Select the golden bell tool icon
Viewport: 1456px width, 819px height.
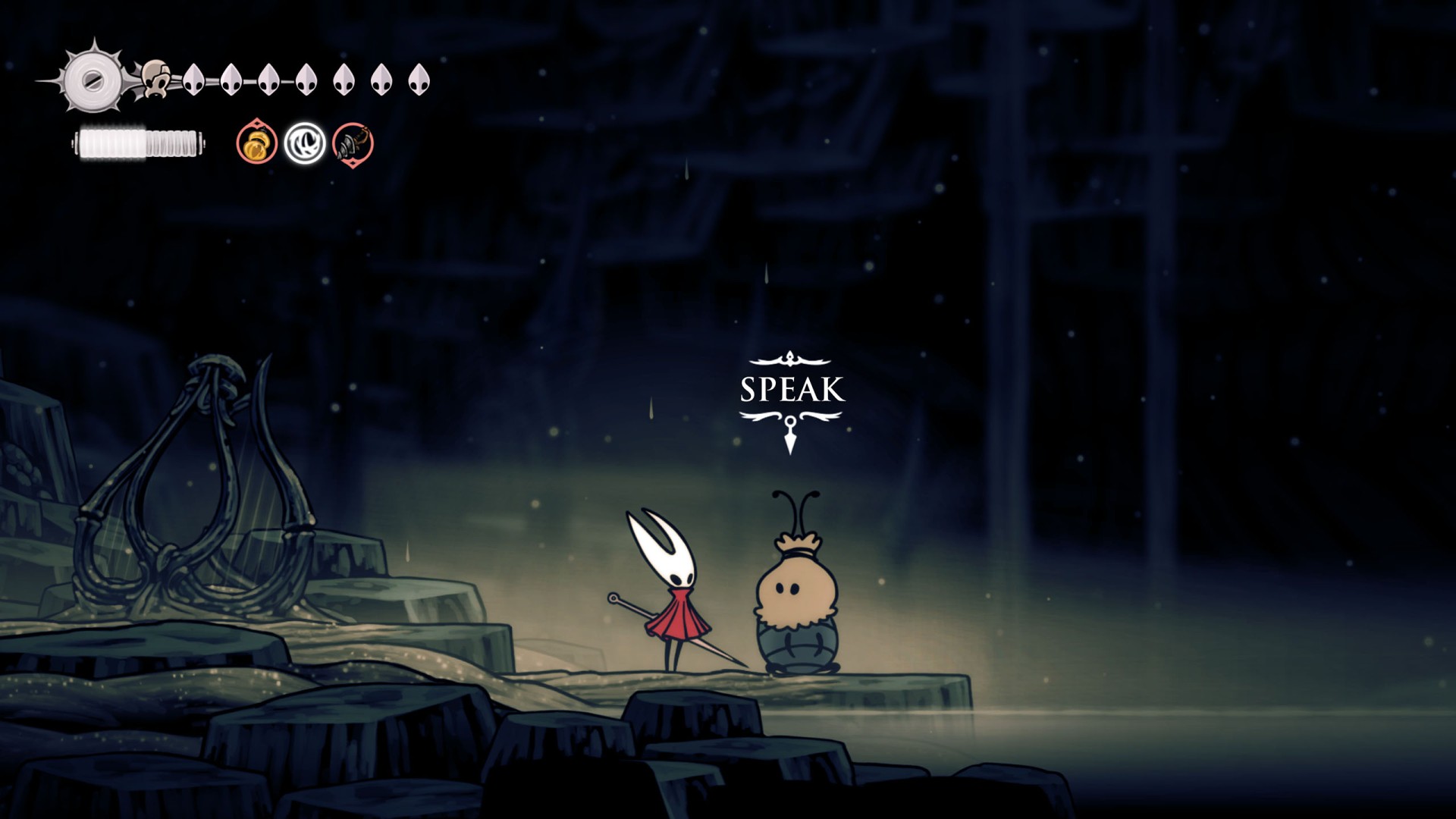(x=256, y=143)
